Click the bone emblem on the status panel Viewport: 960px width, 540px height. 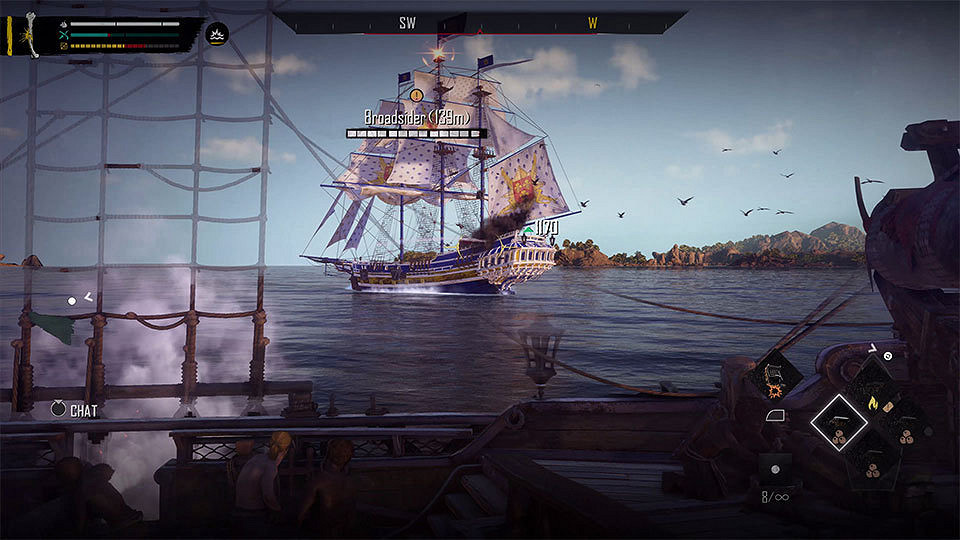31,33
